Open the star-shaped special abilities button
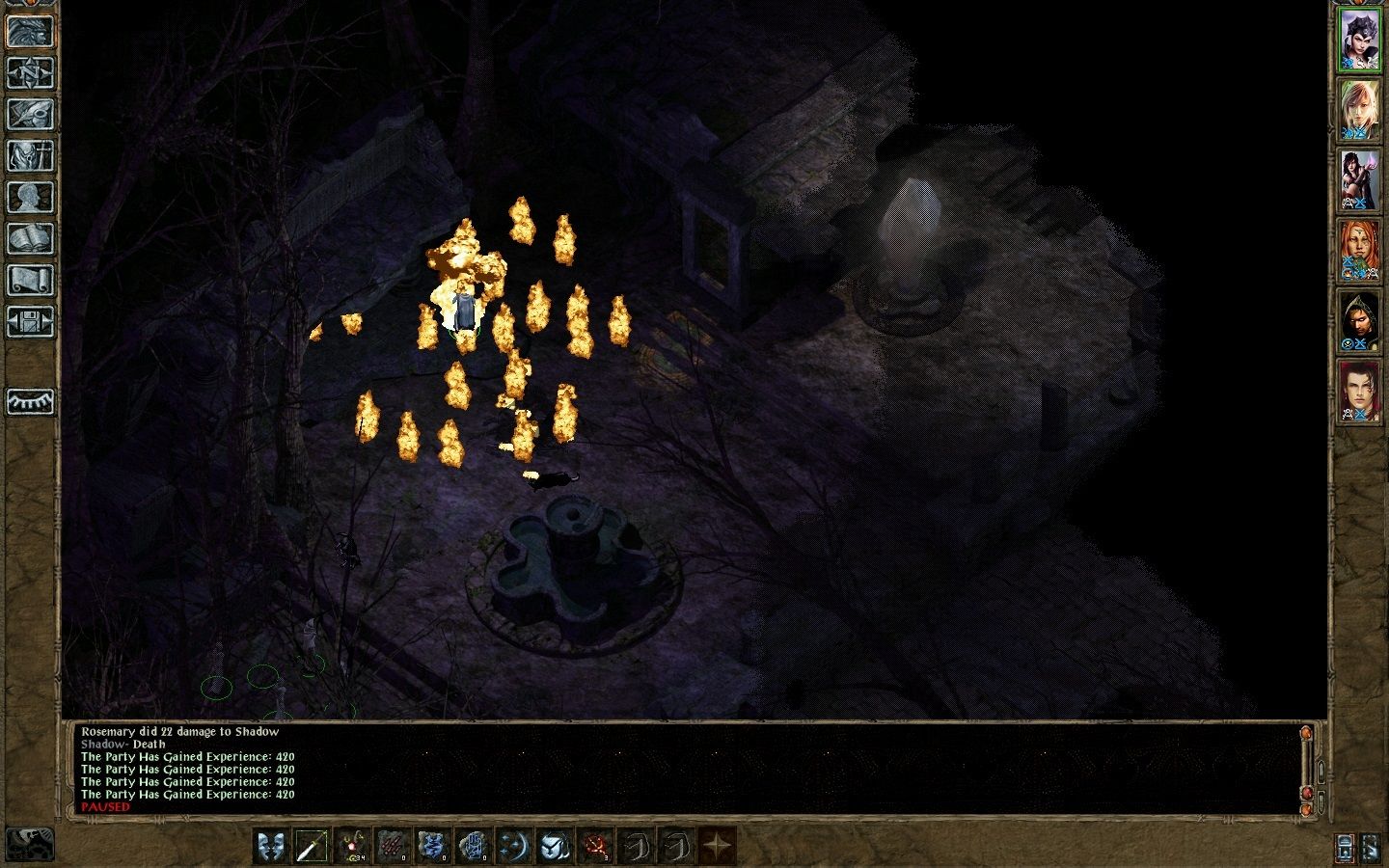This screenshot has width=1389, height=868. tap(717, 847)
